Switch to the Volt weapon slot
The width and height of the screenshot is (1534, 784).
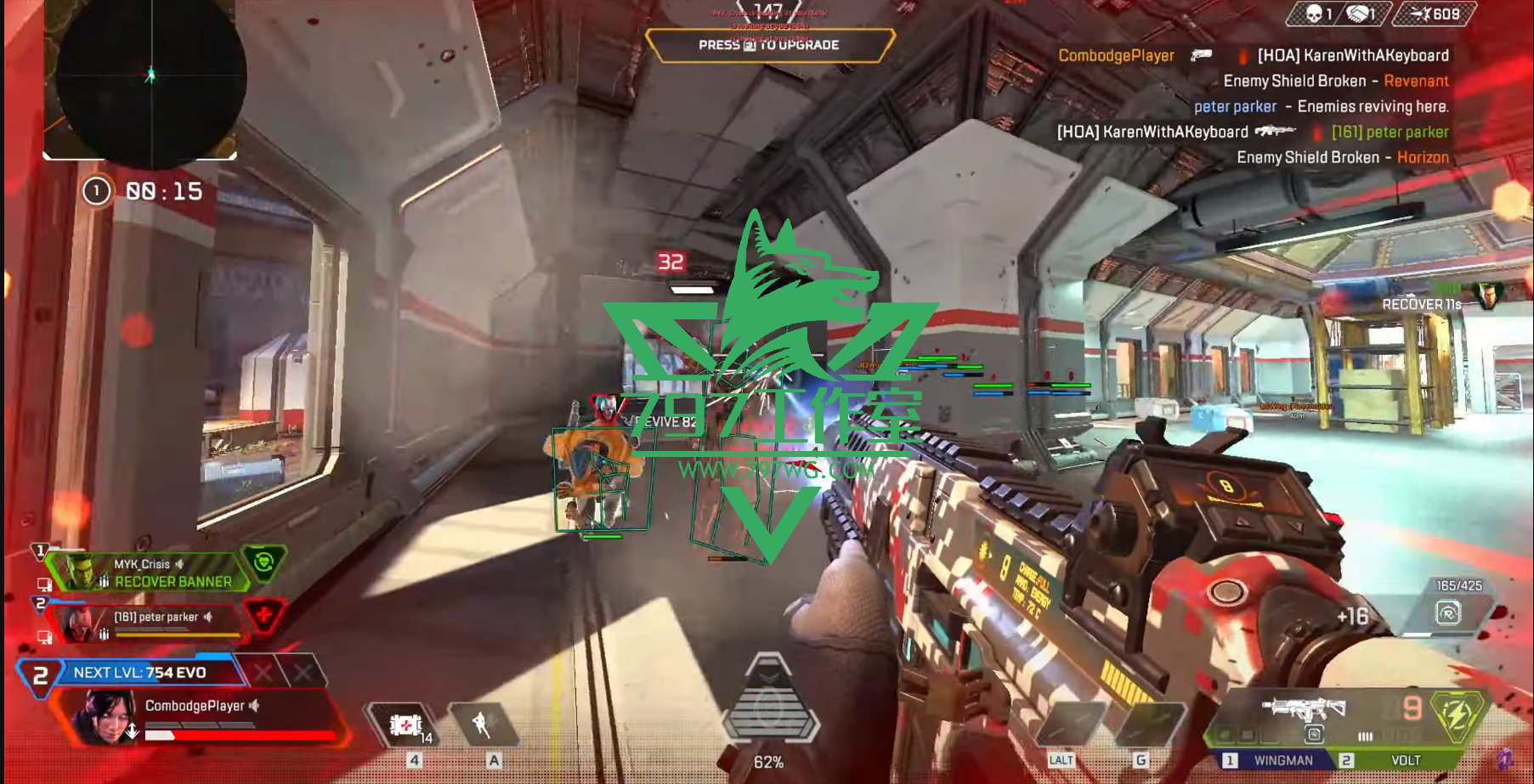[x=1405, y=760]
